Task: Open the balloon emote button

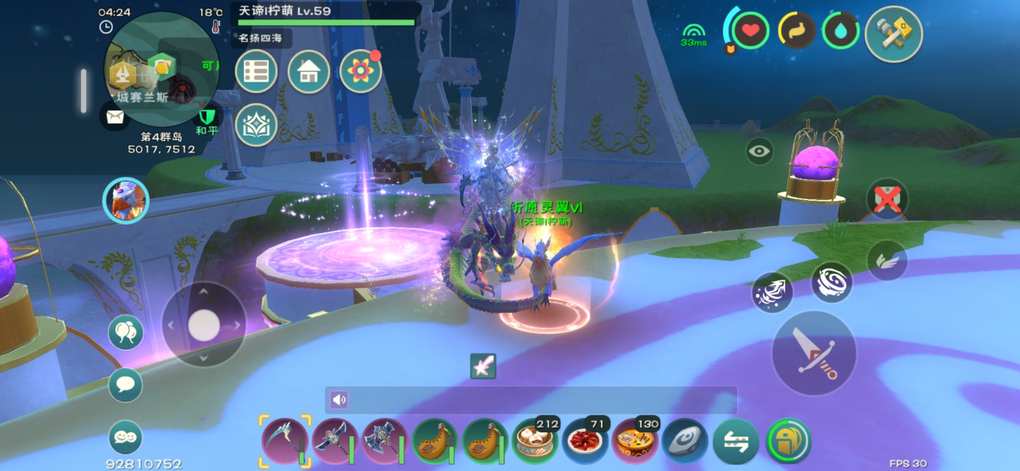Action: point(126,333)
